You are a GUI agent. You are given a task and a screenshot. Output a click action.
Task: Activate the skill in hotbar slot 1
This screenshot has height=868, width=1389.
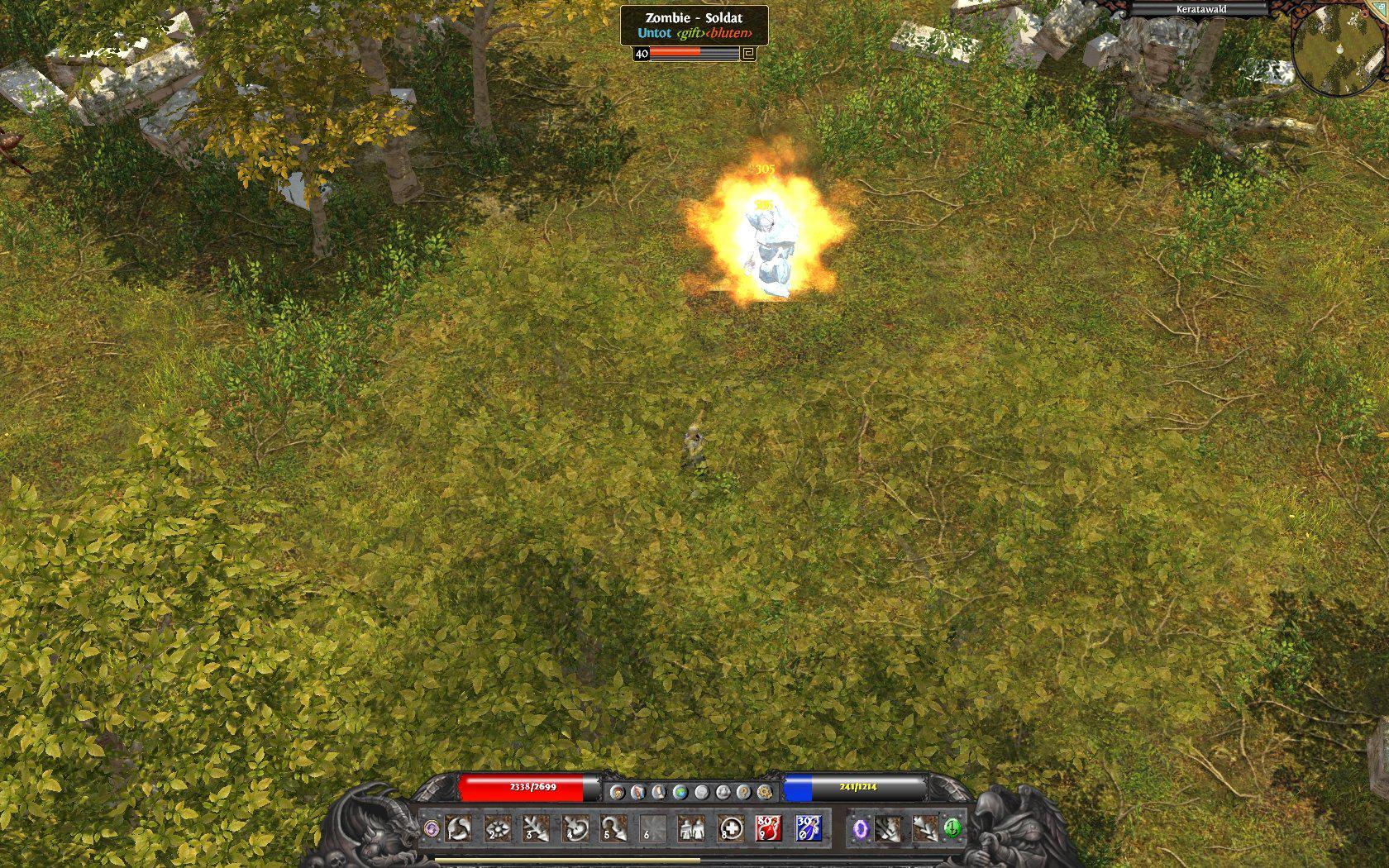point(459,827)
